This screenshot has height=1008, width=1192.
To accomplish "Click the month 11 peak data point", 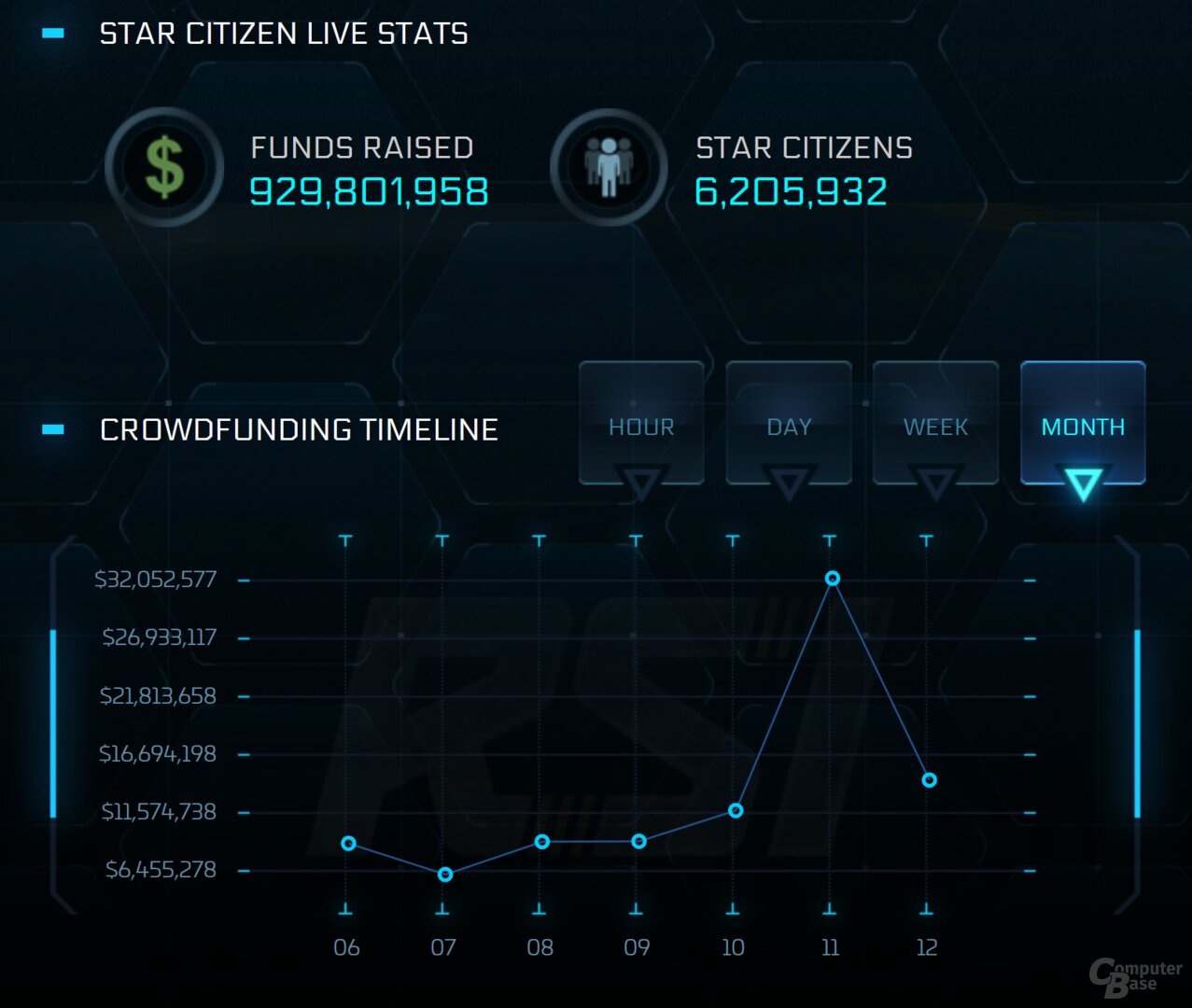I will tap(833, 579).
